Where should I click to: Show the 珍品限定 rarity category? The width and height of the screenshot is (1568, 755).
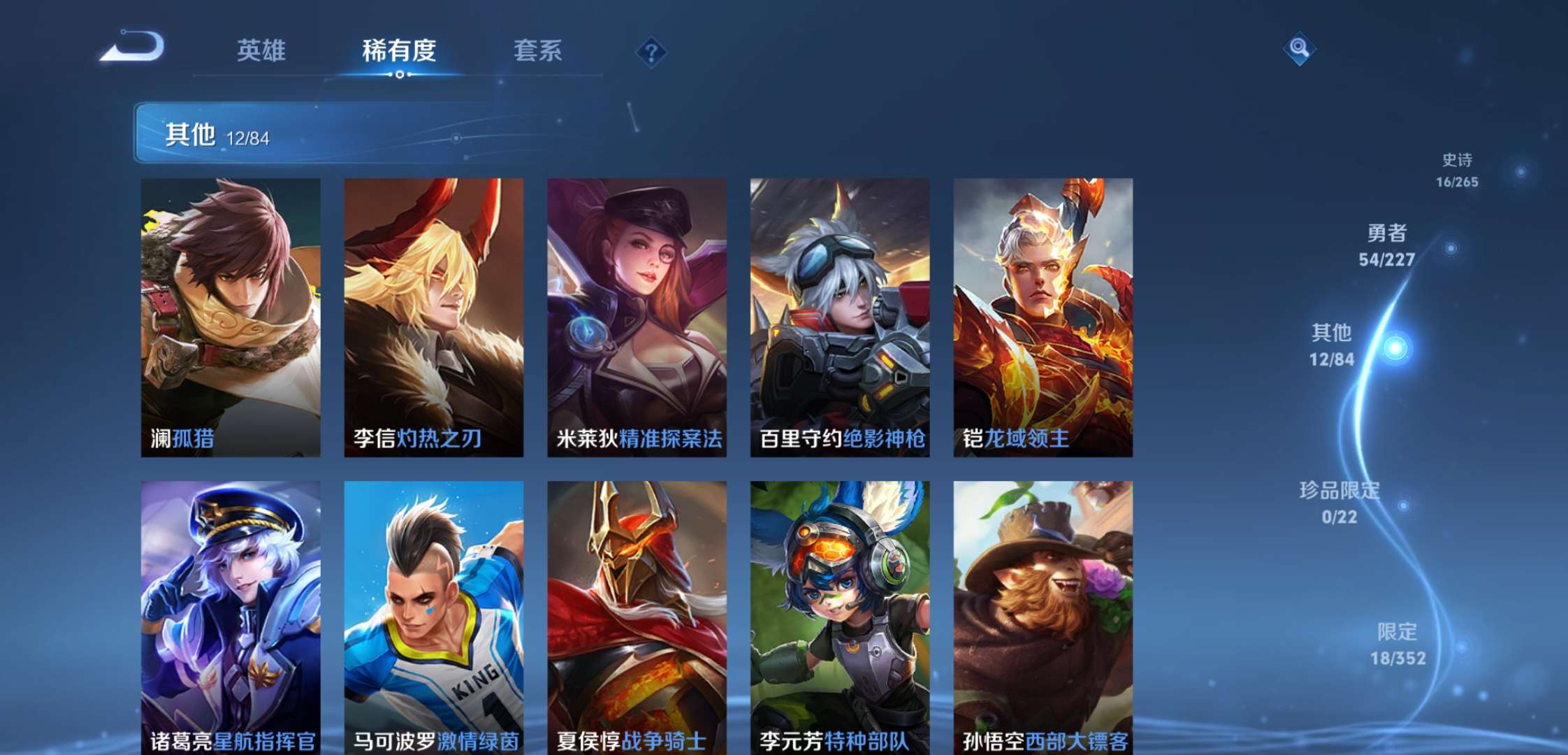tap(1340, 503)
